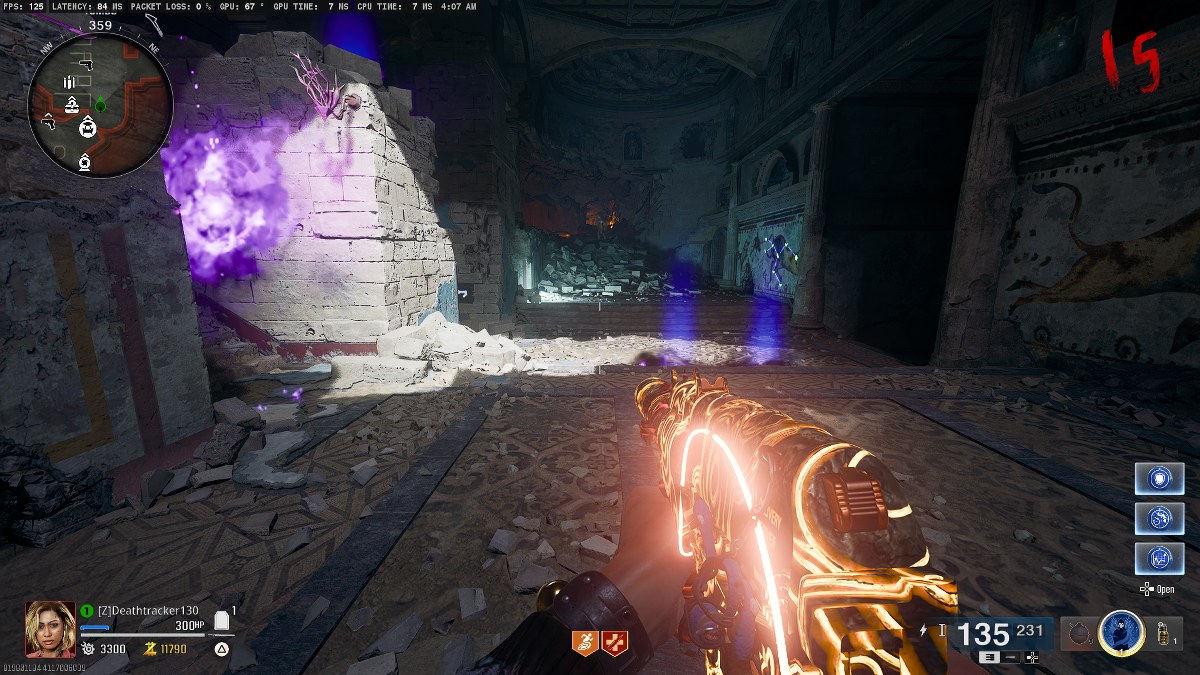Activate the bottom gobblegum slot
This screenshot has height=675, width=1200.
1159,558
